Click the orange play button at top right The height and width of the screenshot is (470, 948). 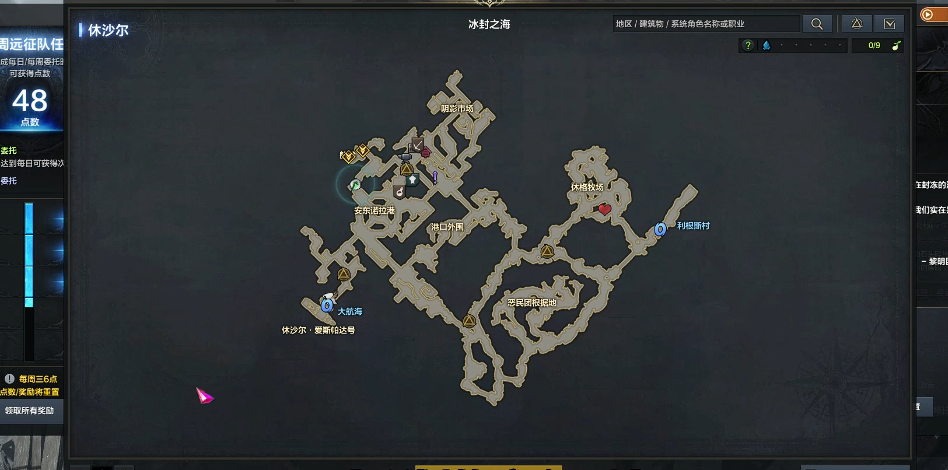coord(926,15)
